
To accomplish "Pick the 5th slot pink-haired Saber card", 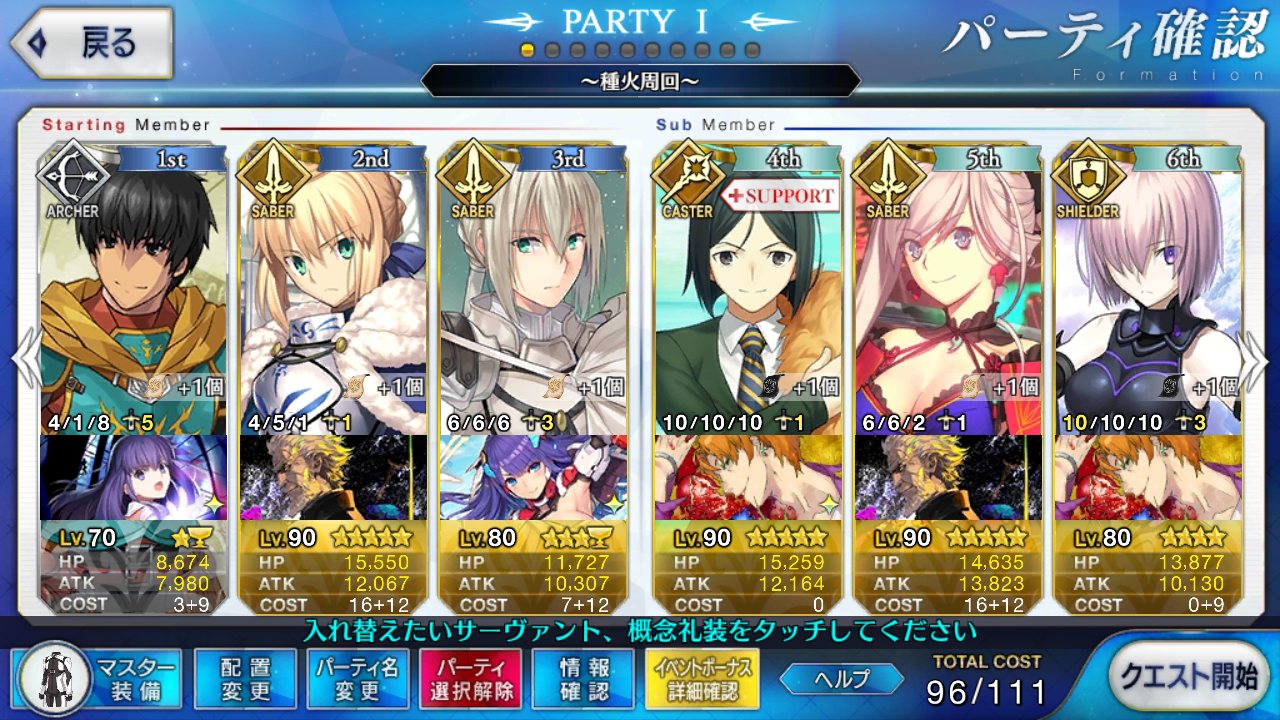I will pos(948,290).
